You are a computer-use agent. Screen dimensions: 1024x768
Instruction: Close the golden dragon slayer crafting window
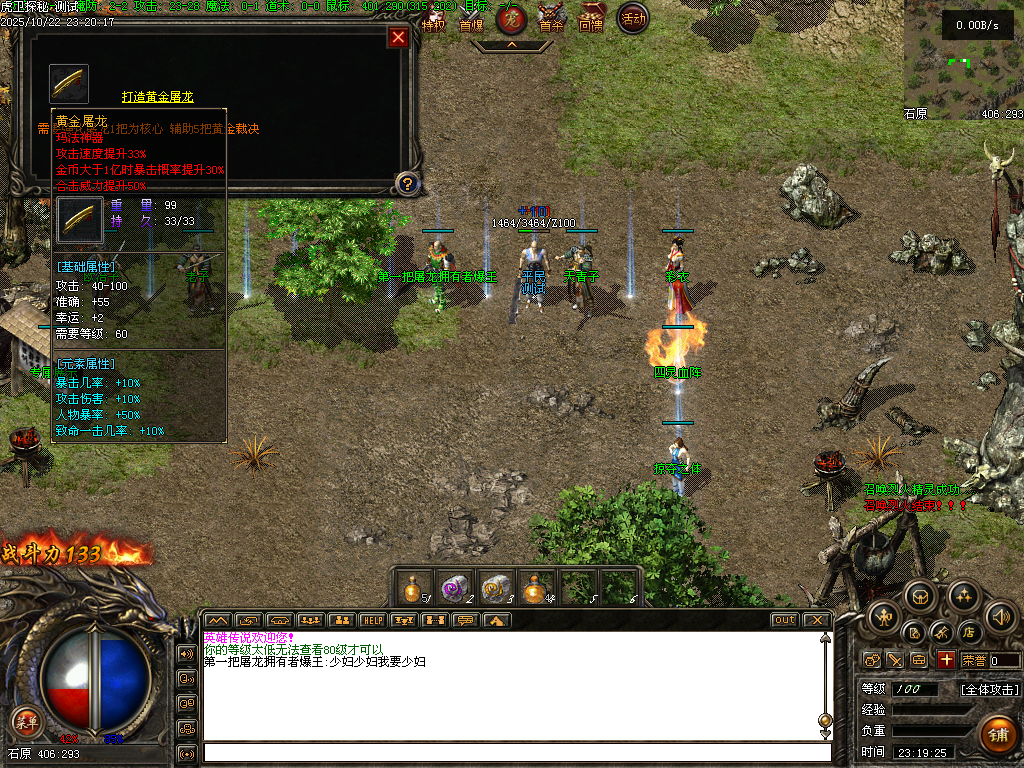click(x=398, y=38)
